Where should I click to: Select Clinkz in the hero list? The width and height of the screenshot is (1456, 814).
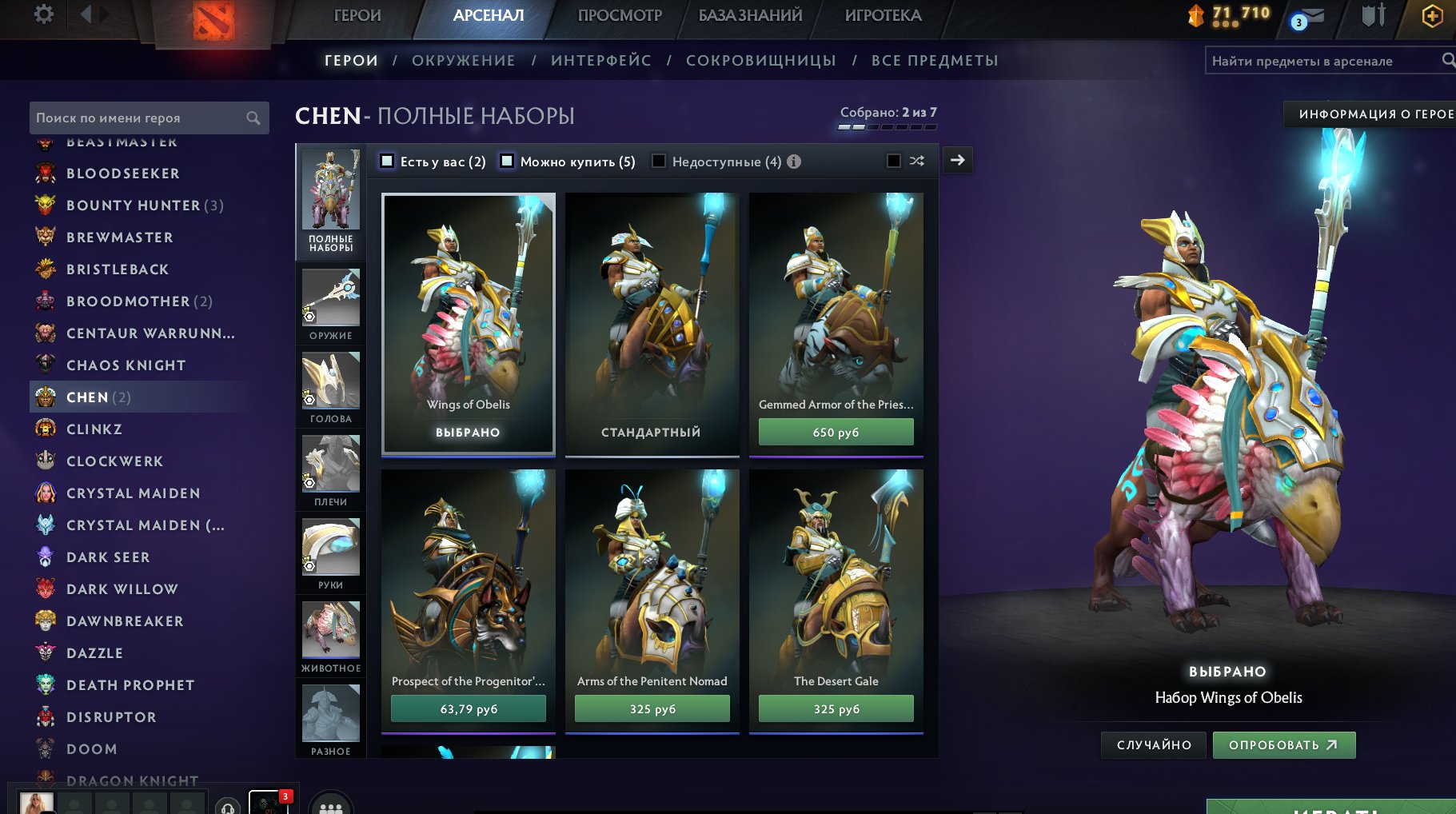pos(94,429)
